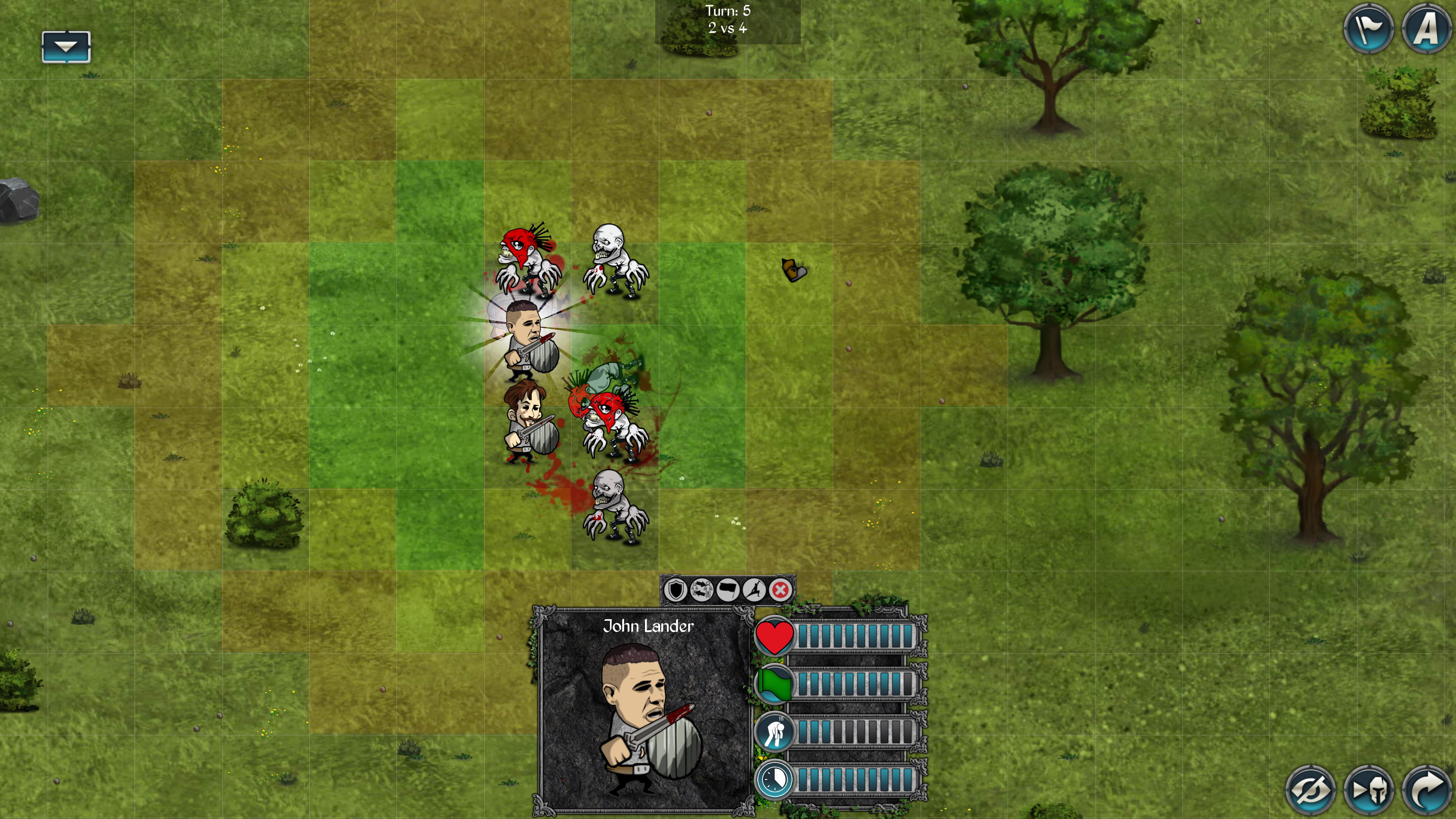Open the dropdown arrow menu button
1456x819 pixels.
coord(66,47)
